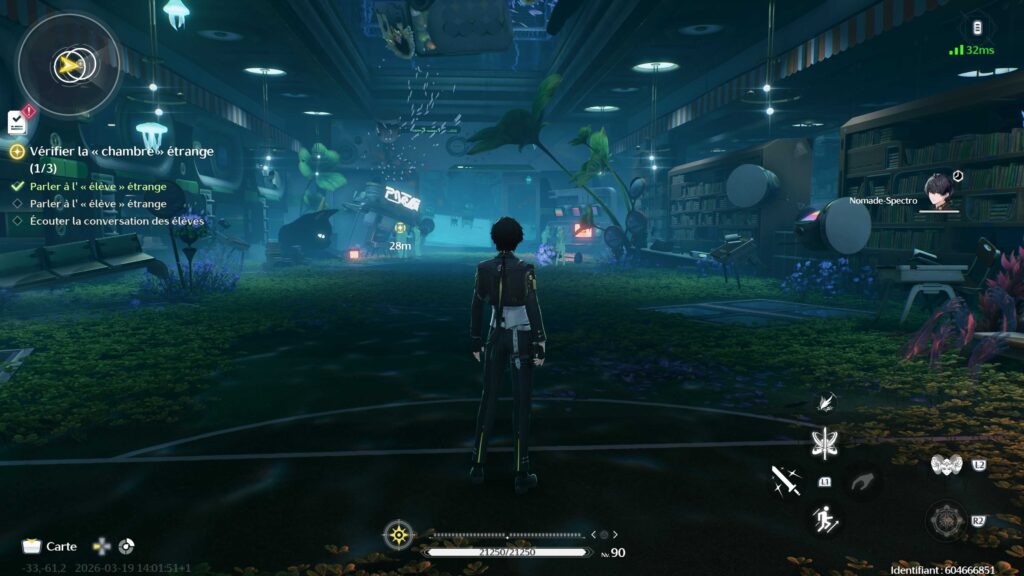Use the butterfly-shaped resonance skill icon
Viewport: 1024px width, 576px height.
(x=825, y=443)
